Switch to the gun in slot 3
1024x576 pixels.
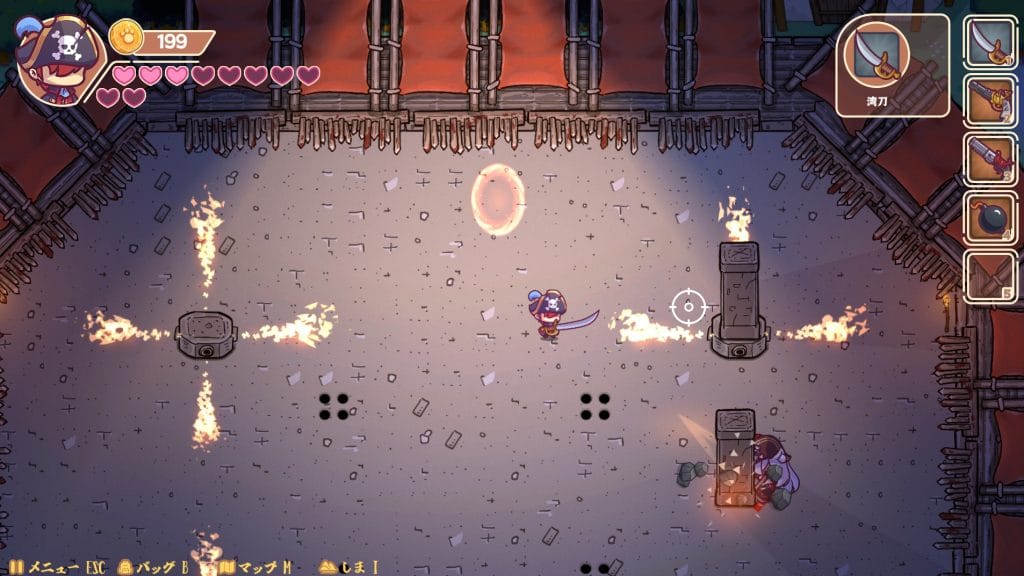tap(990, 158)
